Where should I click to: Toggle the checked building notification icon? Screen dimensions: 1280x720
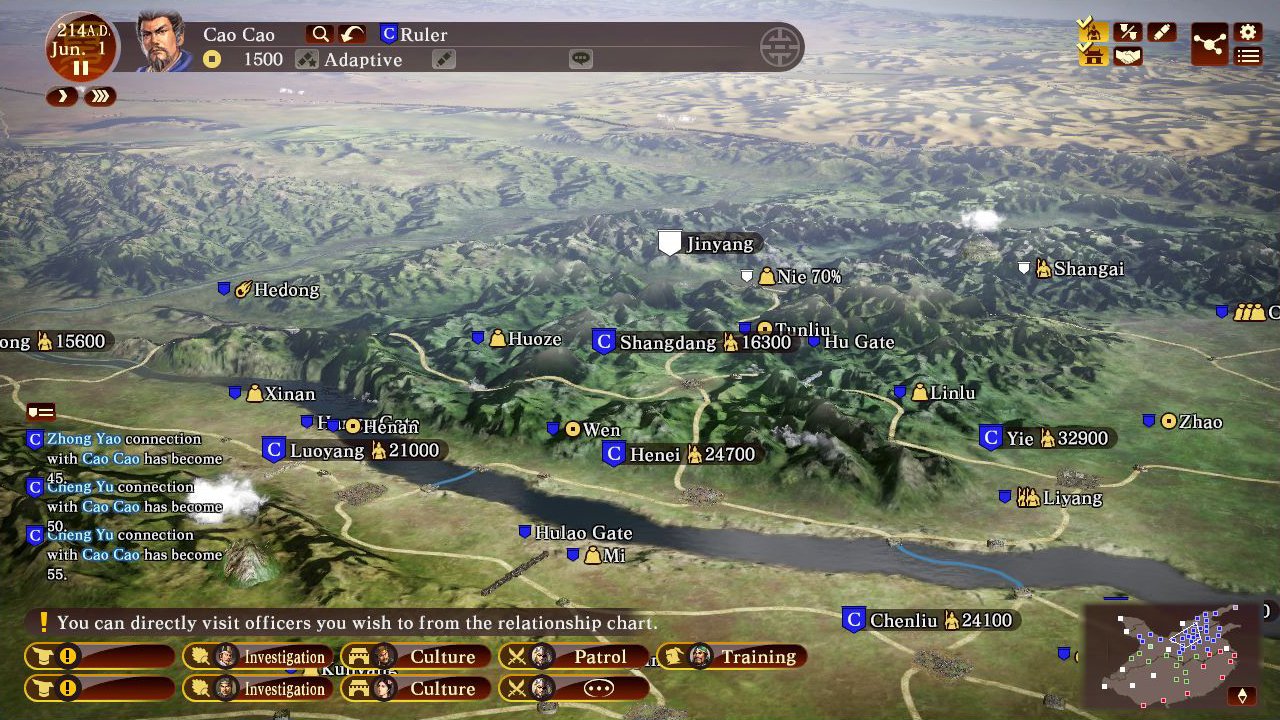[1094, 54]
